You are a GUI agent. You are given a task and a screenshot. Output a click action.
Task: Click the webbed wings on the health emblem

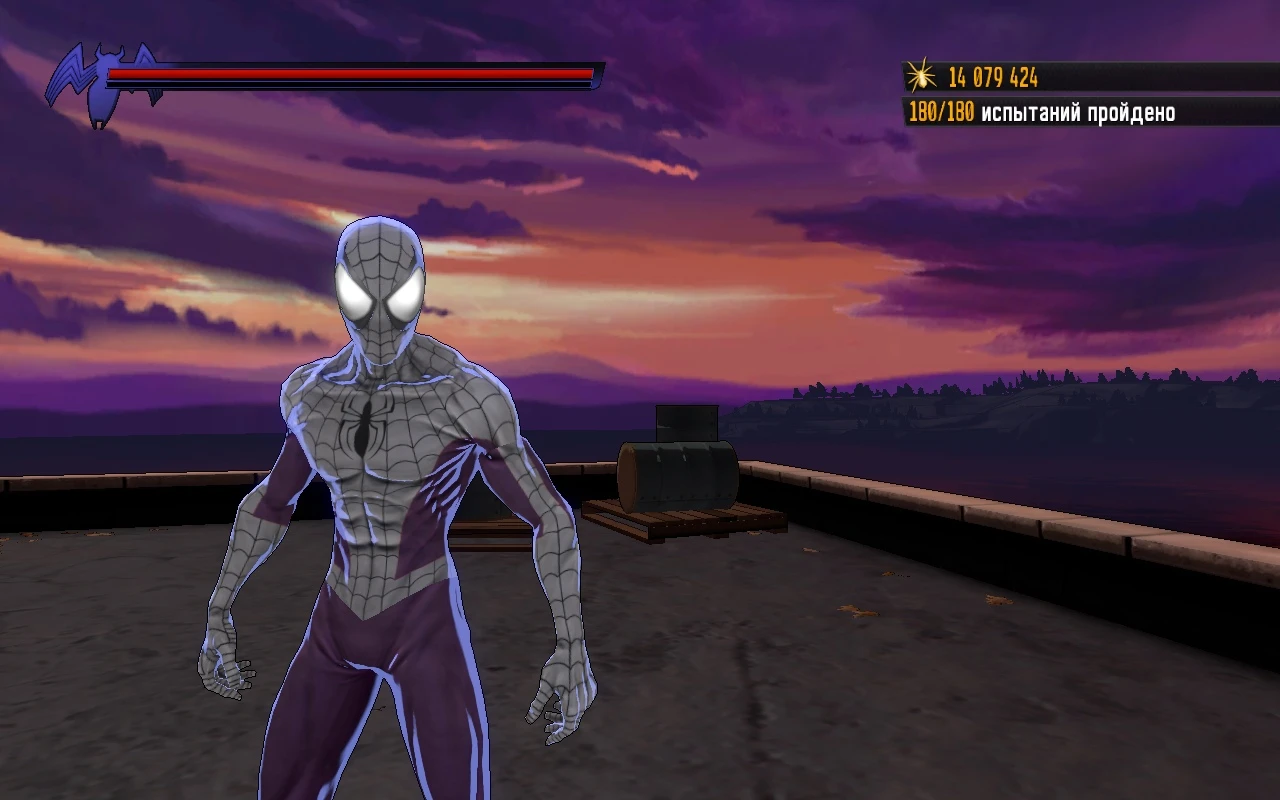coord(75,70)
